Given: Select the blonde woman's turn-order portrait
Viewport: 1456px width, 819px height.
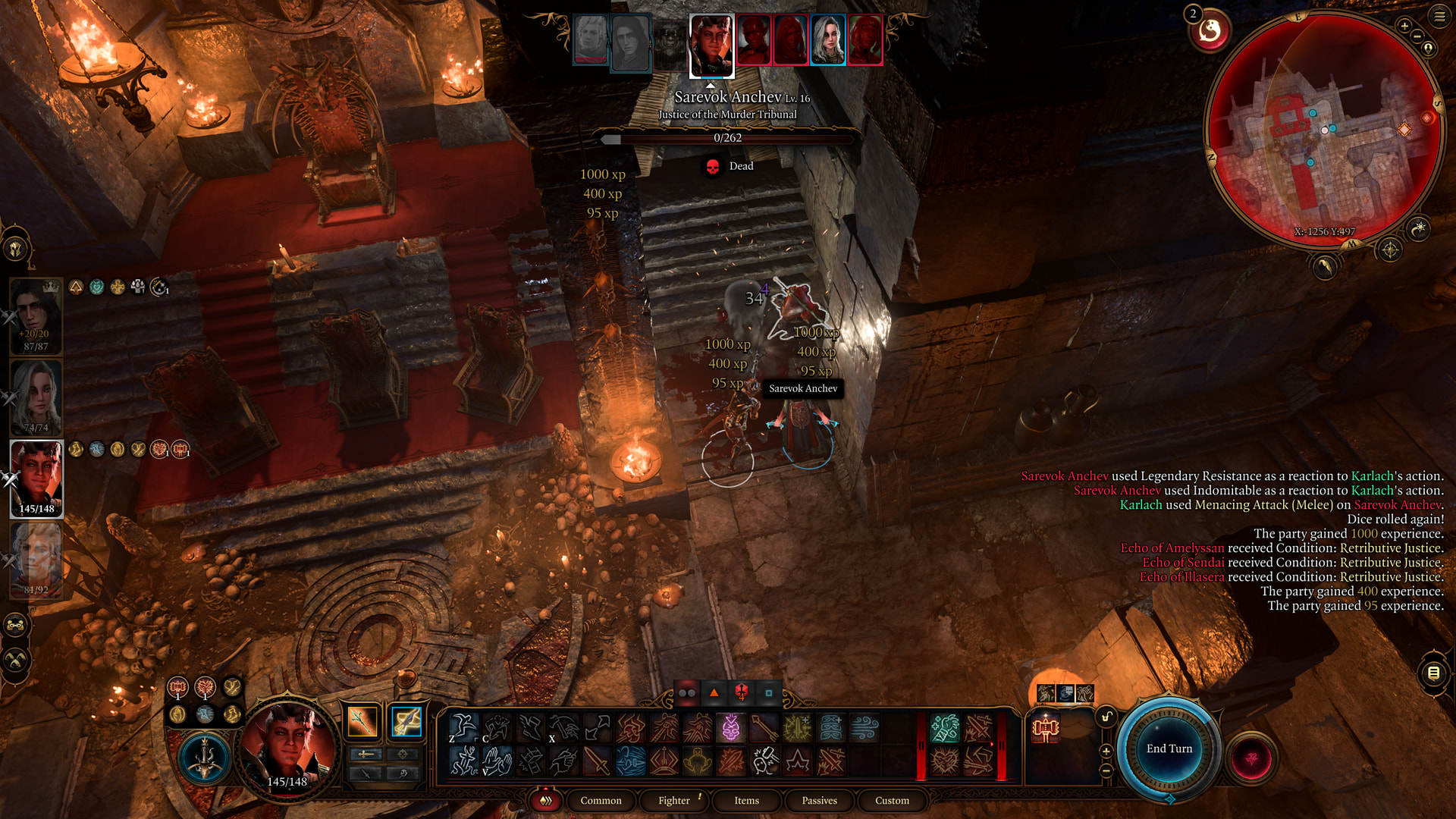Looking at the screenshot, I should point(827,39).
